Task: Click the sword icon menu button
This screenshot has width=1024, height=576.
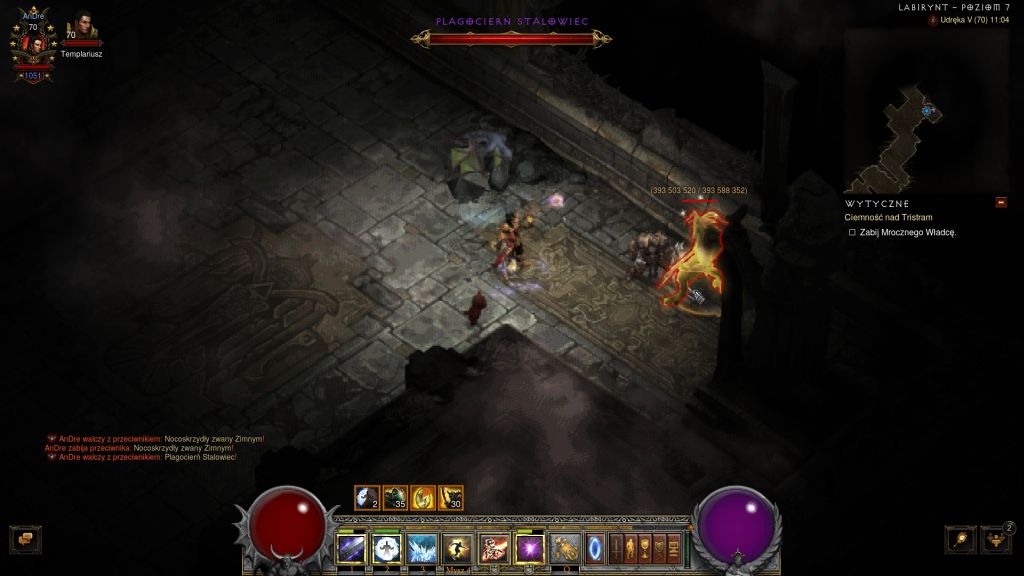Action: click(x=617, y=548)
